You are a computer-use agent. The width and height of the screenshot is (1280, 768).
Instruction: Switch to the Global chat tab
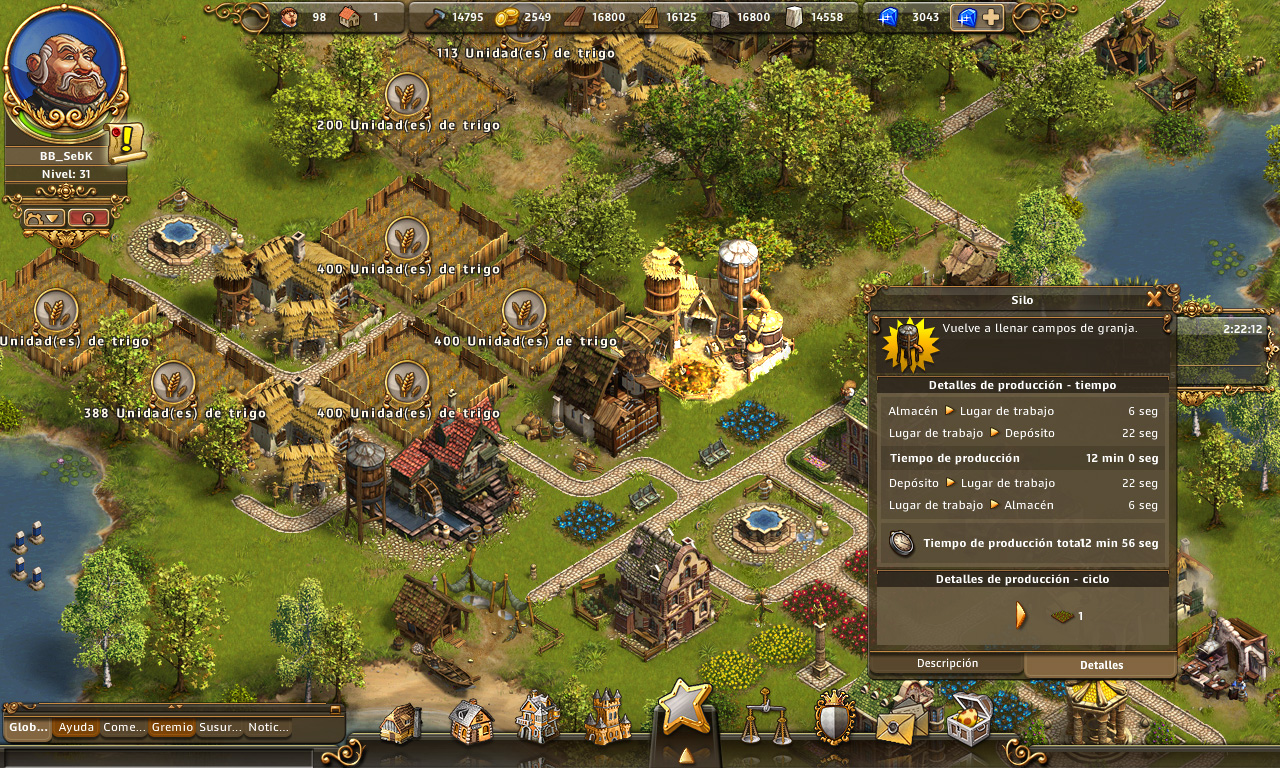pyautogui.click(x=28, y=728)
